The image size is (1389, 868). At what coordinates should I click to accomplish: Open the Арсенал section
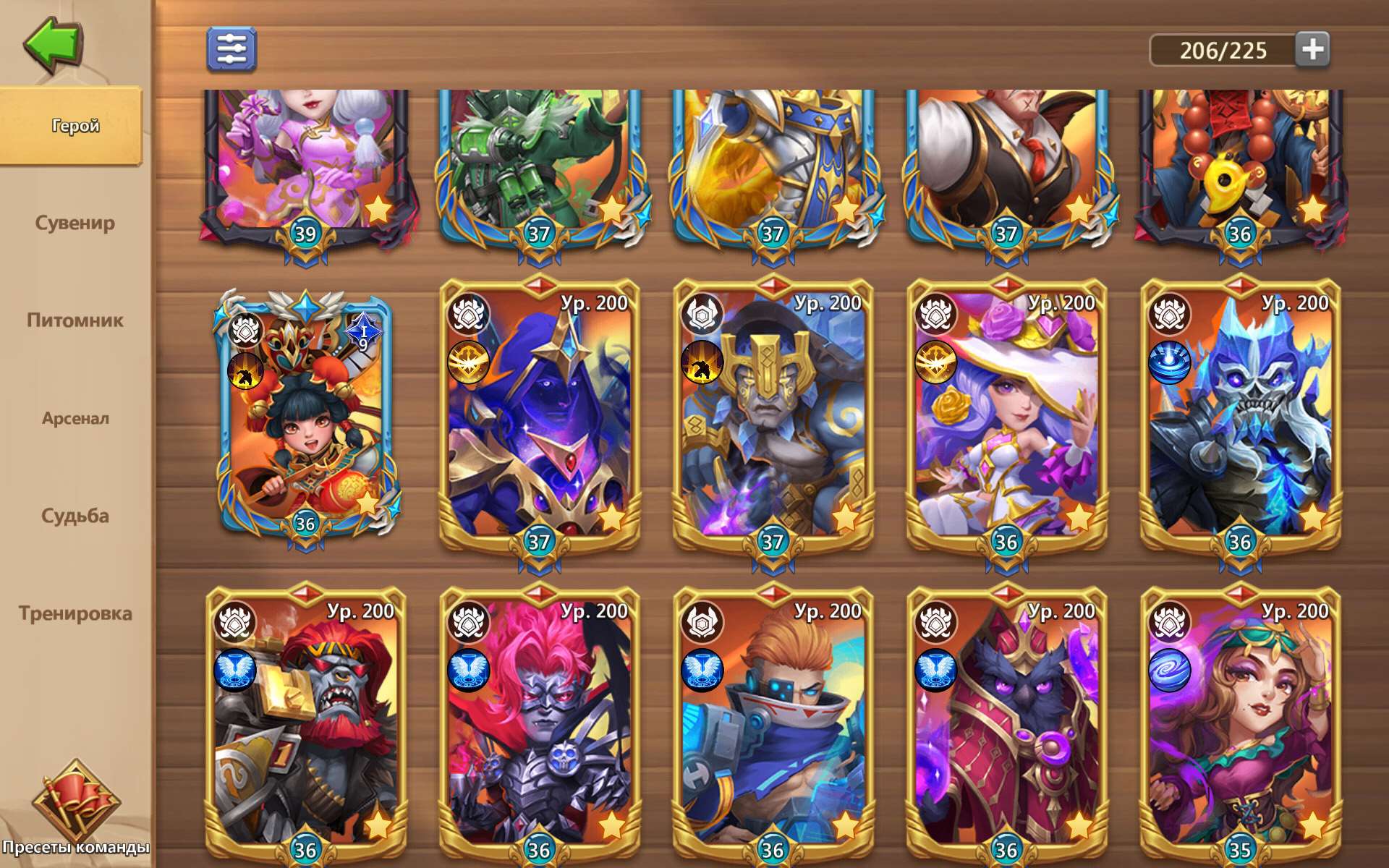[75, 418]
